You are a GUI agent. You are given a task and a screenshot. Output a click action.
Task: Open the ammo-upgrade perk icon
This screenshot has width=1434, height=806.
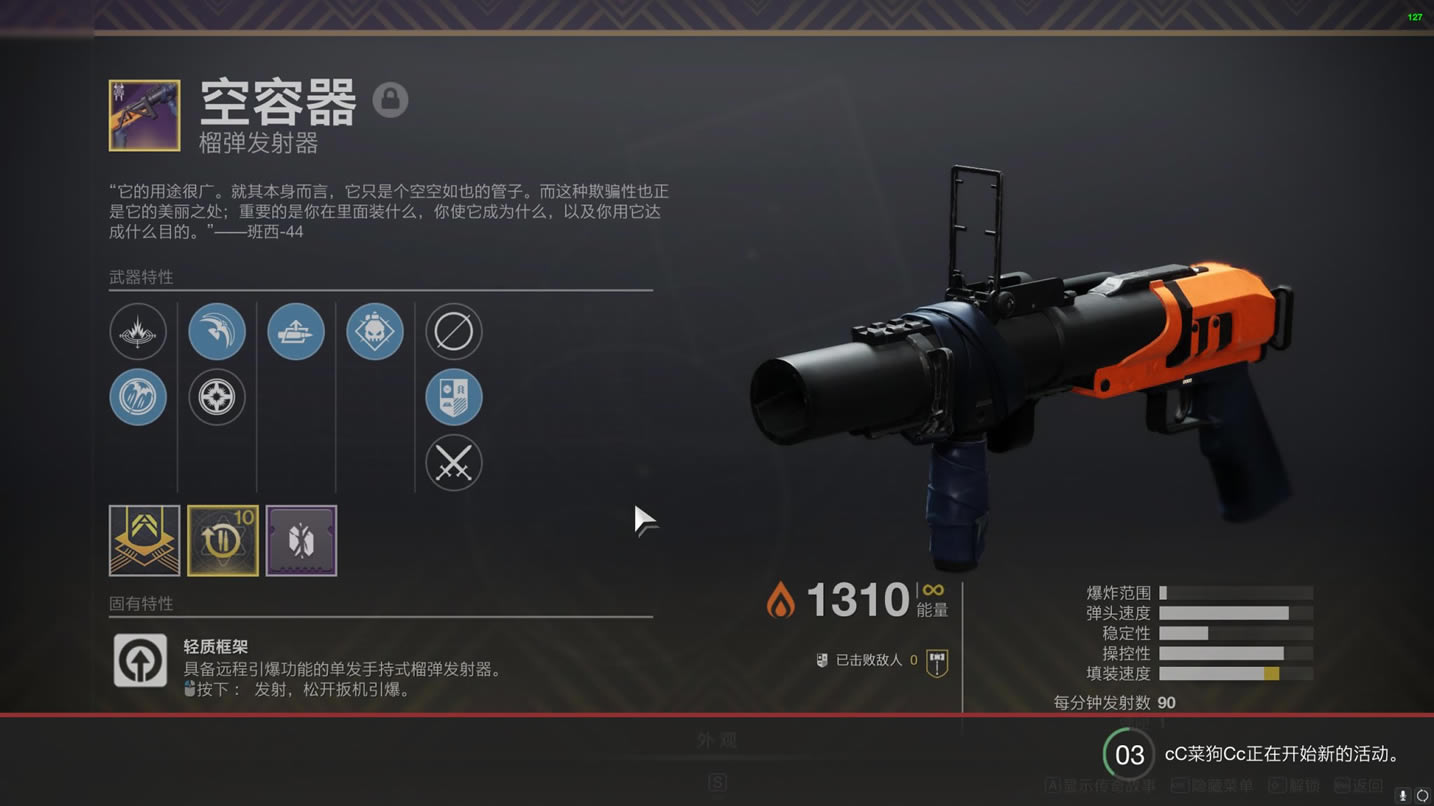(x=296, y=331)
